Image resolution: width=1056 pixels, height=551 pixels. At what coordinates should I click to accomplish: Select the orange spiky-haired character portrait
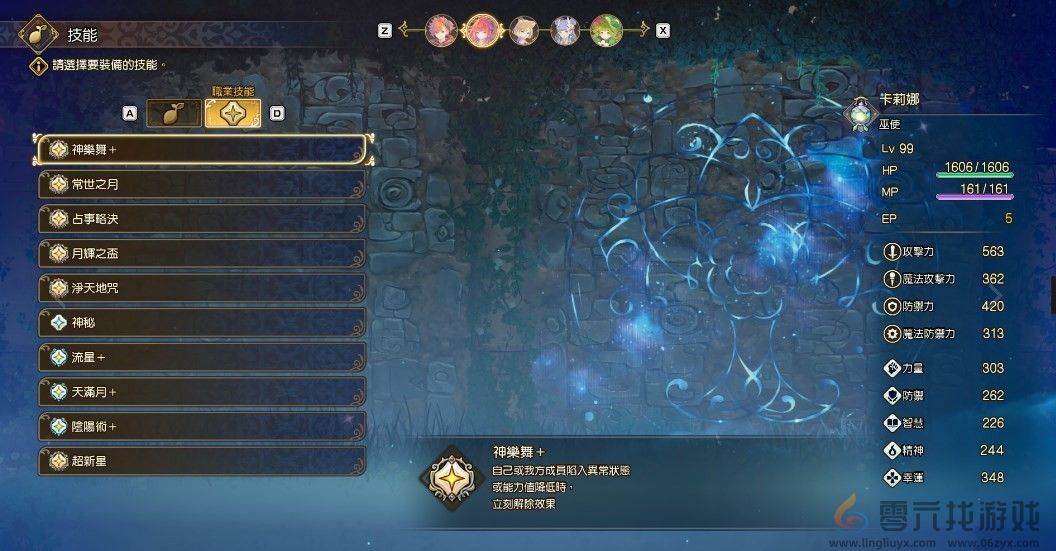click(441, 30)
